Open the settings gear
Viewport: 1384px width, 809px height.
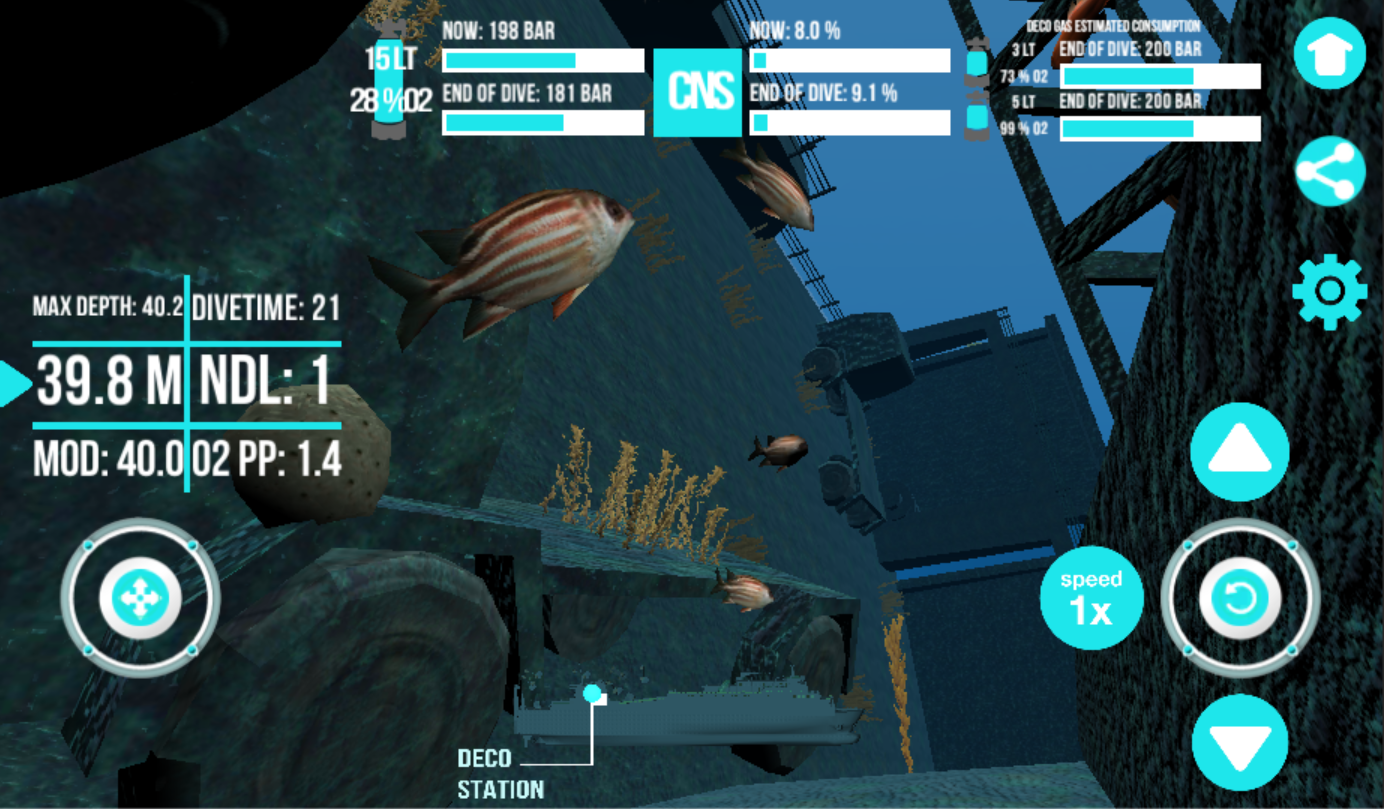[1330, 293]
